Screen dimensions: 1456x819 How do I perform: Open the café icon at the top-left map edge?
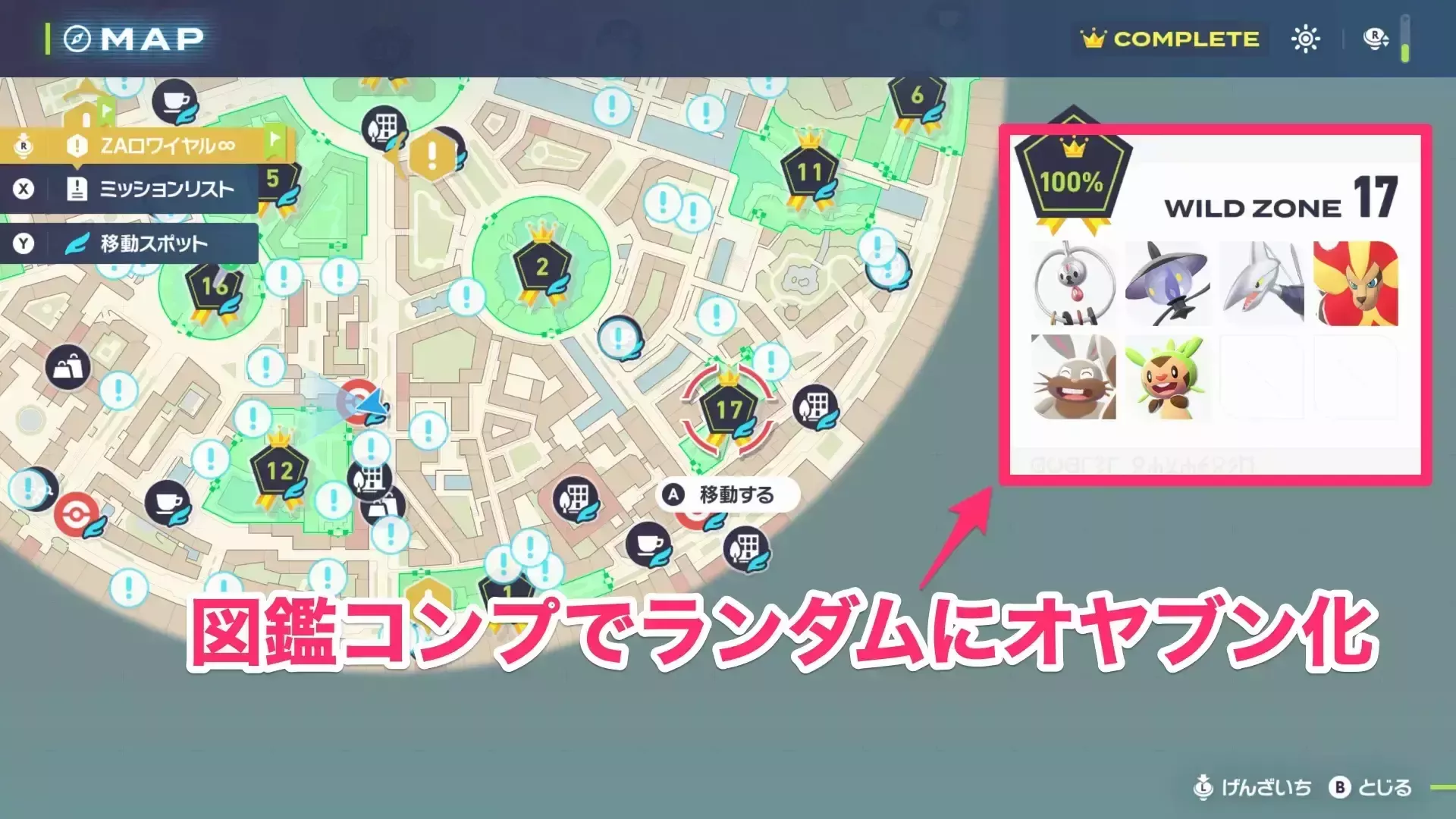coord(175,101)
